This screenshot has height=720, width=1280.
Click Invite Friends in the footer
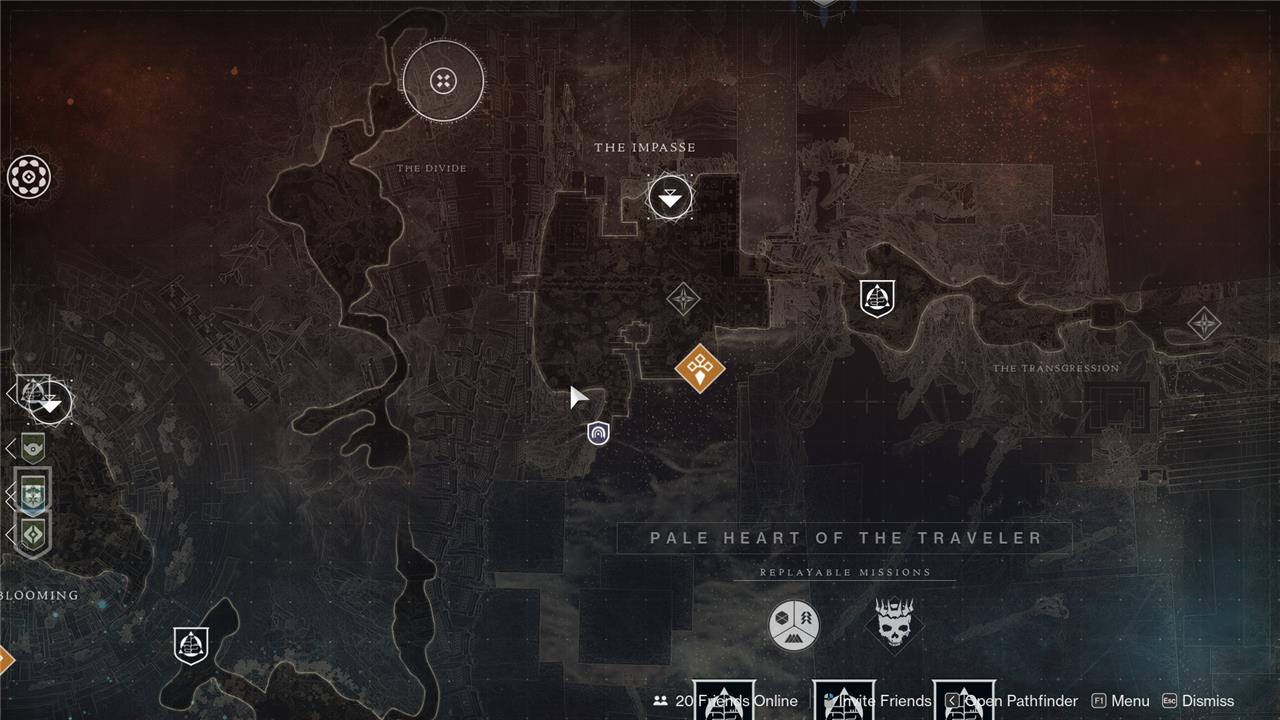pos(878,701)
